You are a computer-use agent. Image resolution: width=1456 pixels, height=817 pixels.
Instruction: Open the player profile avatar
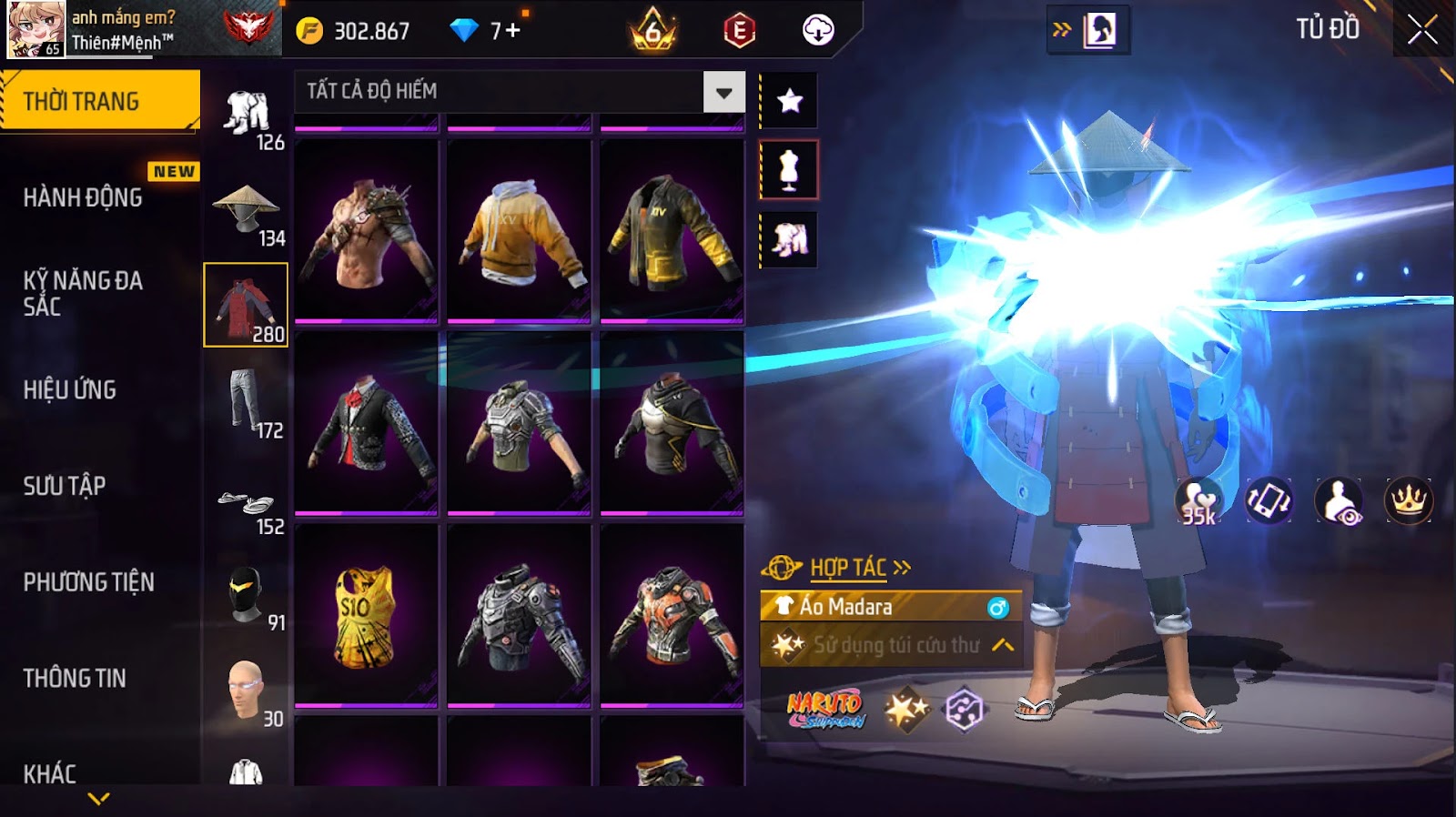(x=36, y=29)
